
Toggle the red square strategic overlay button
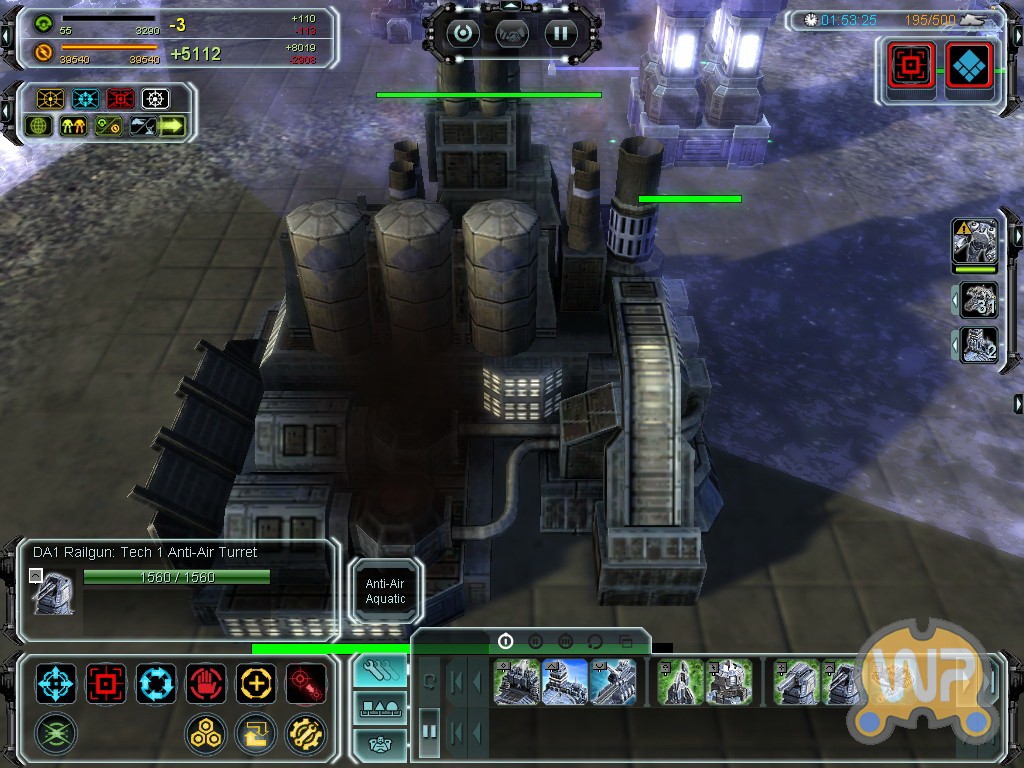[x=911, y=66]
